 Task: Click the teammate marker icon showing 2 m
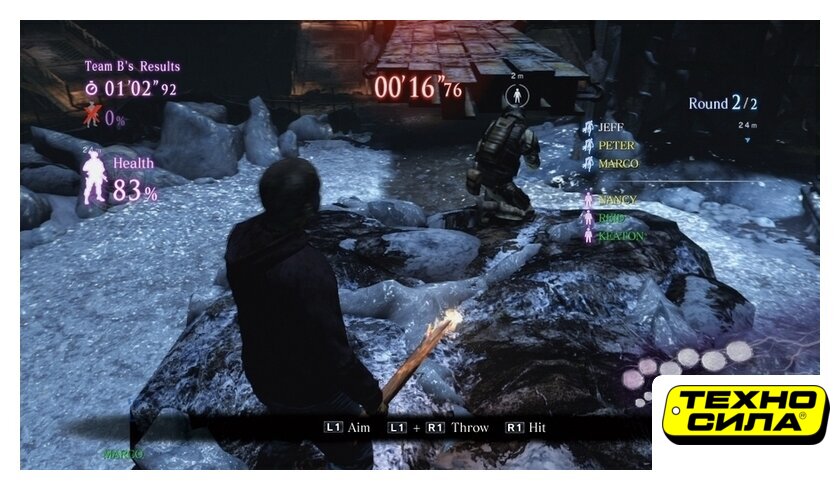518,96
